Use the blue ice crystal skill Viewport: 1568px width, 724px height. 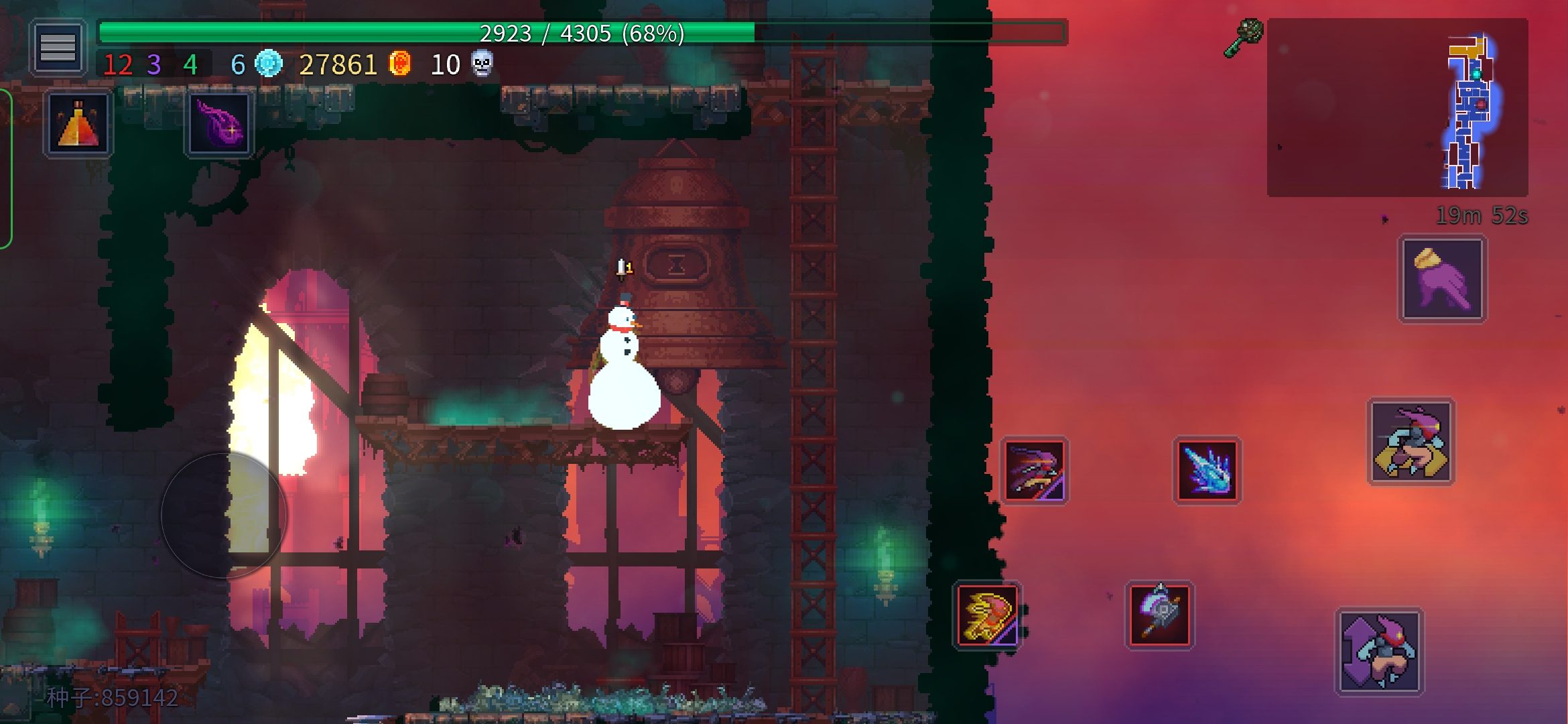(x=1207, y=470)
